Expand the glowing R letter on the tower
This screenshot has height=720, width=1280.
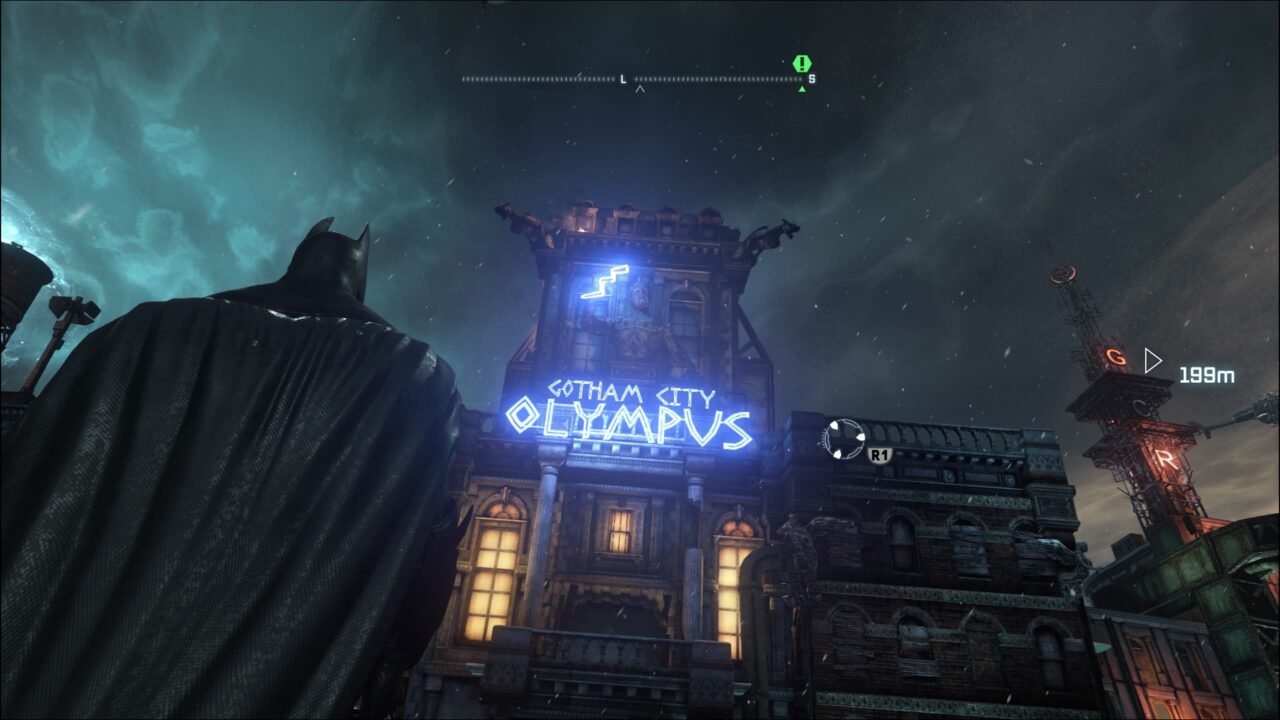[x=1166, y=457]
